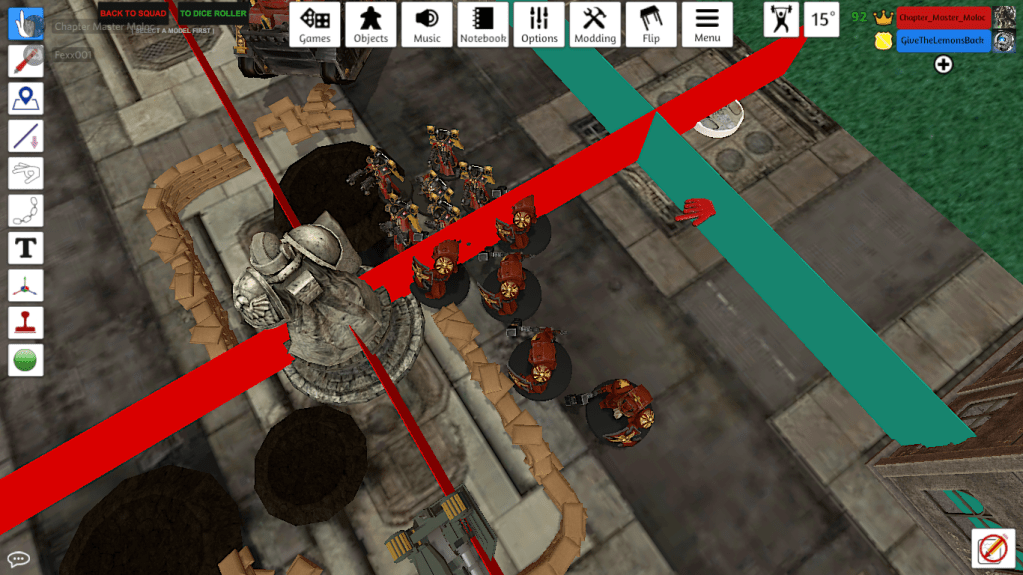
Task: Select the chain link joint tool
Action: (26, 210)
